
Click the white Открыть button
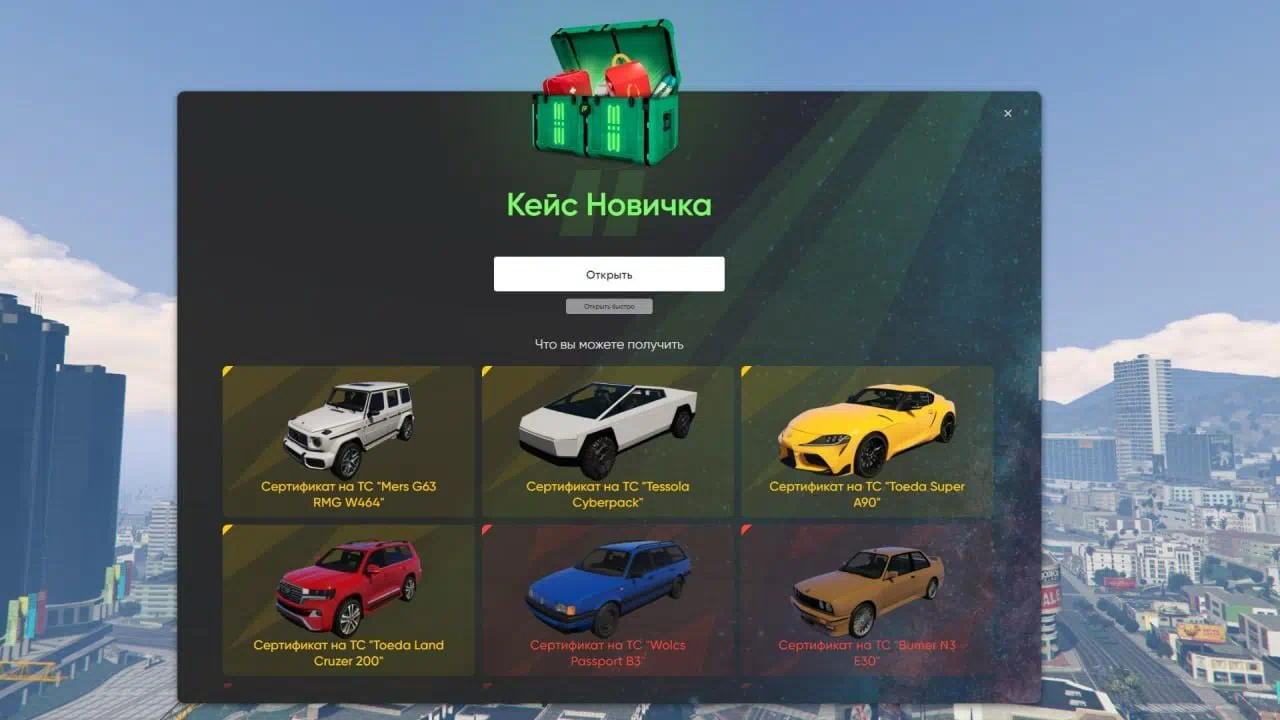point(608,274)
